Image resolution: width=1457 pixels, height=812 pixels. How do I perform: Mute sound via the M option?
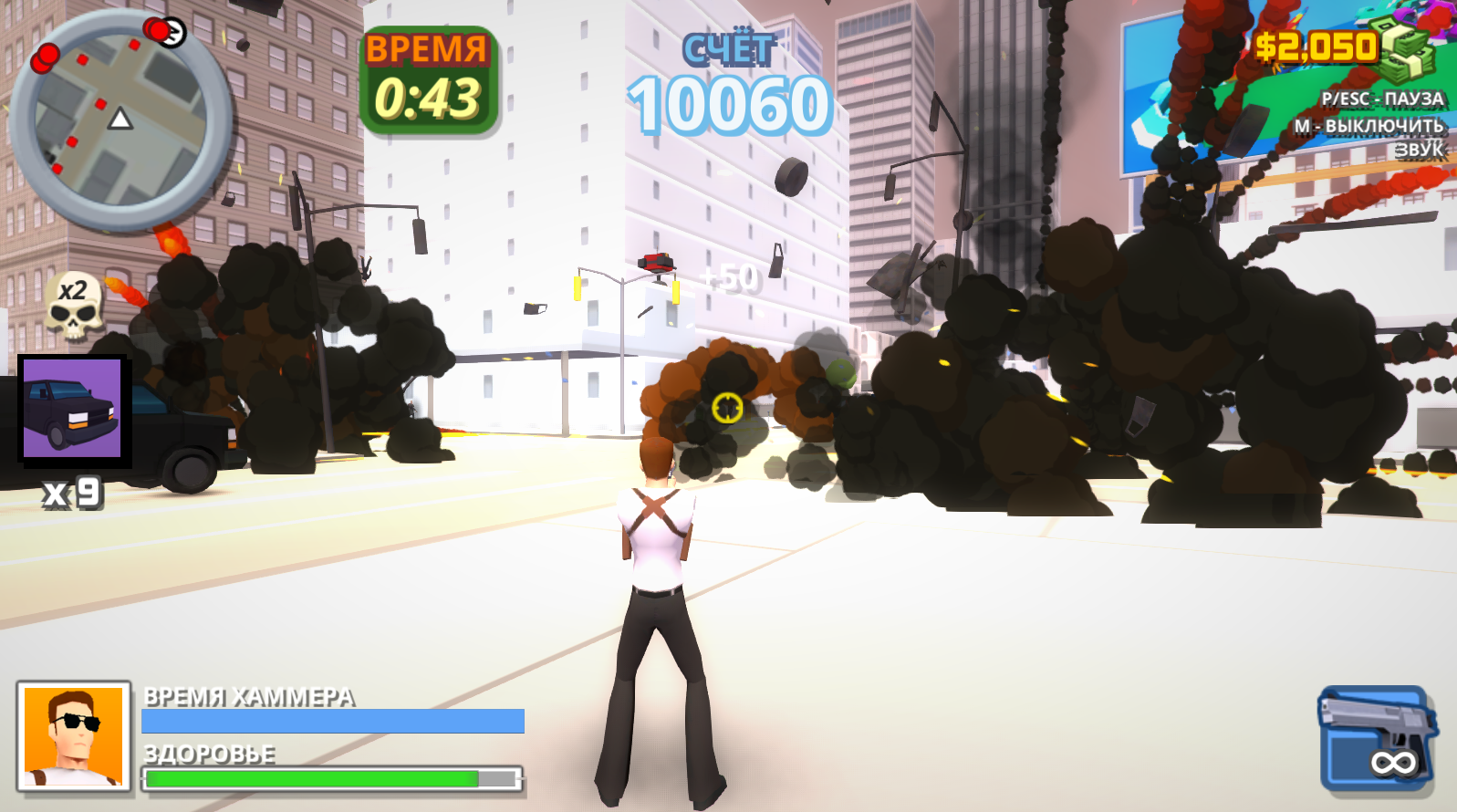tap(1369, 126)
